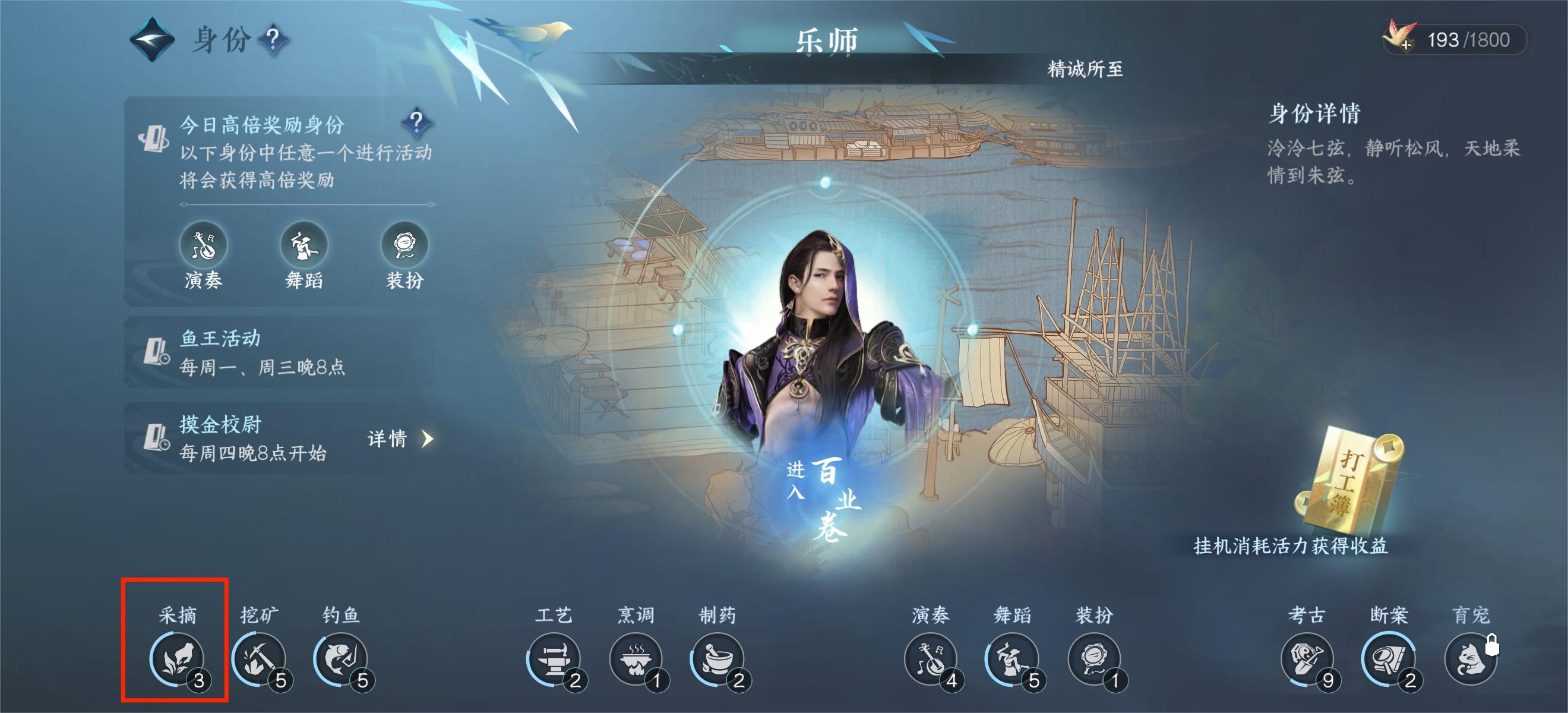The width and height of the screenshot is (1568, 713).
Task: Open 摸金校尉 详情 details
Action: 400,438
